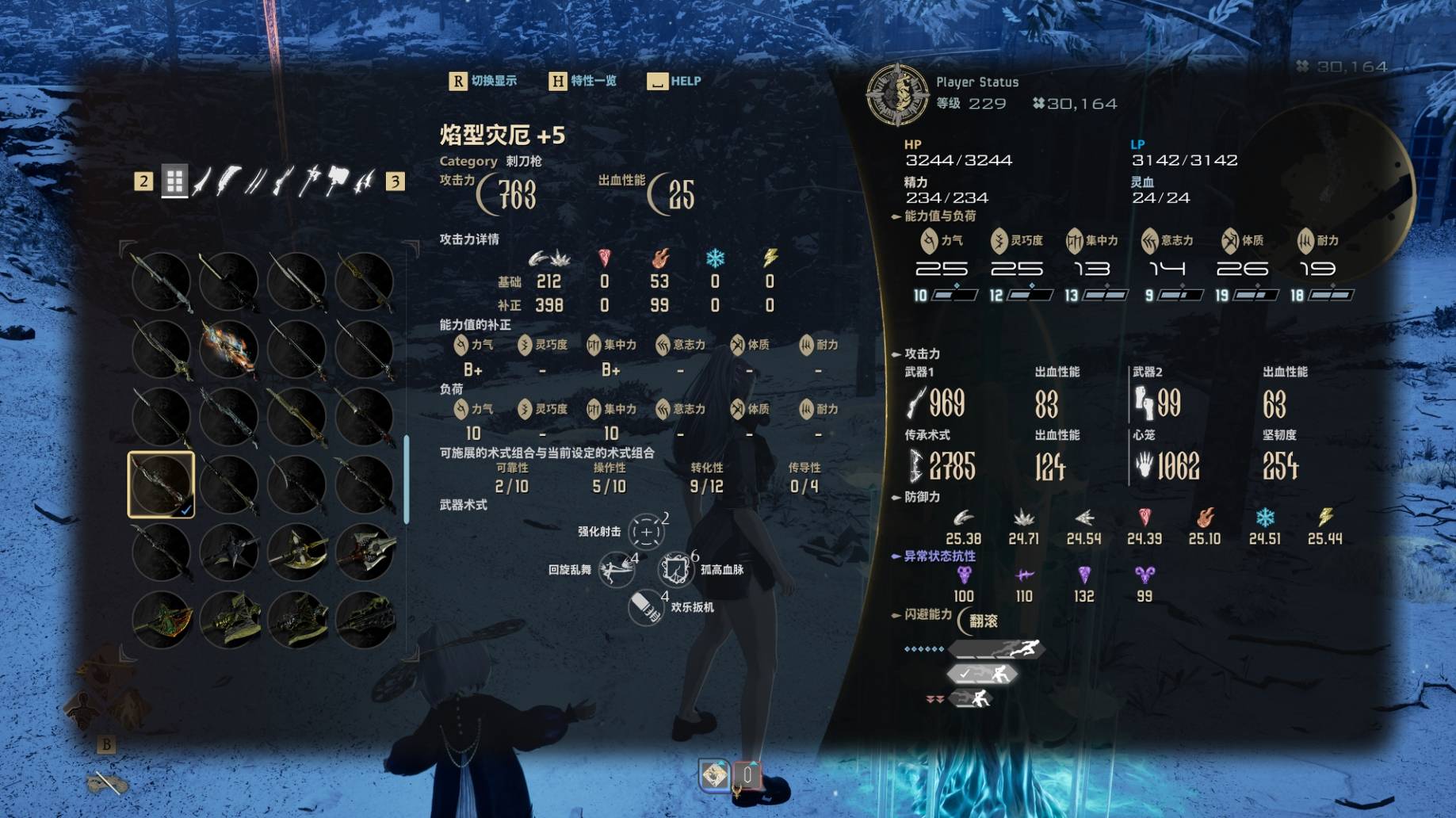The width and height of the screenshot is (1456, 818).
Task: Select the red-handled silver battle axe
Action: click(364, 552)
